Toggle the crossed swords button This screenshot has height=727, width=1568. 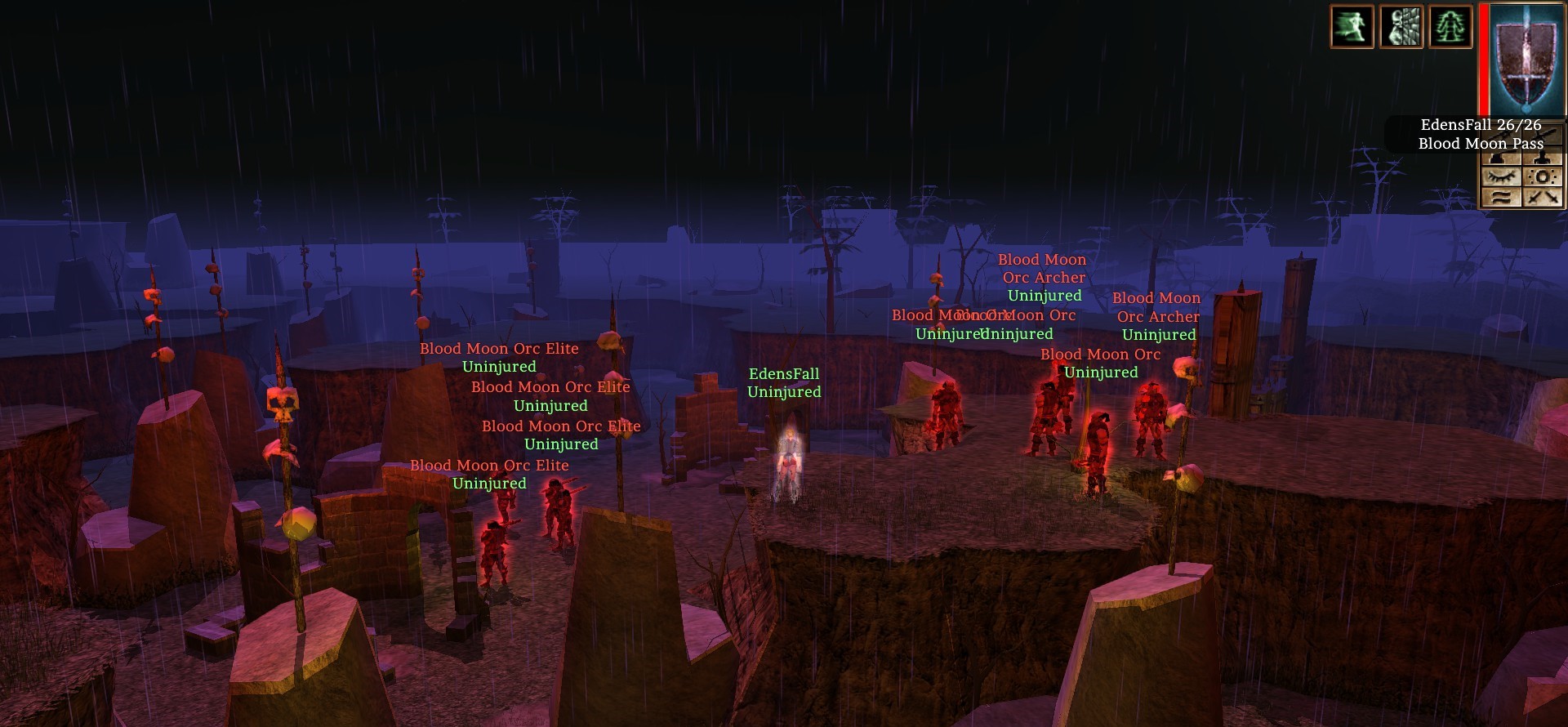(1543, 197)
